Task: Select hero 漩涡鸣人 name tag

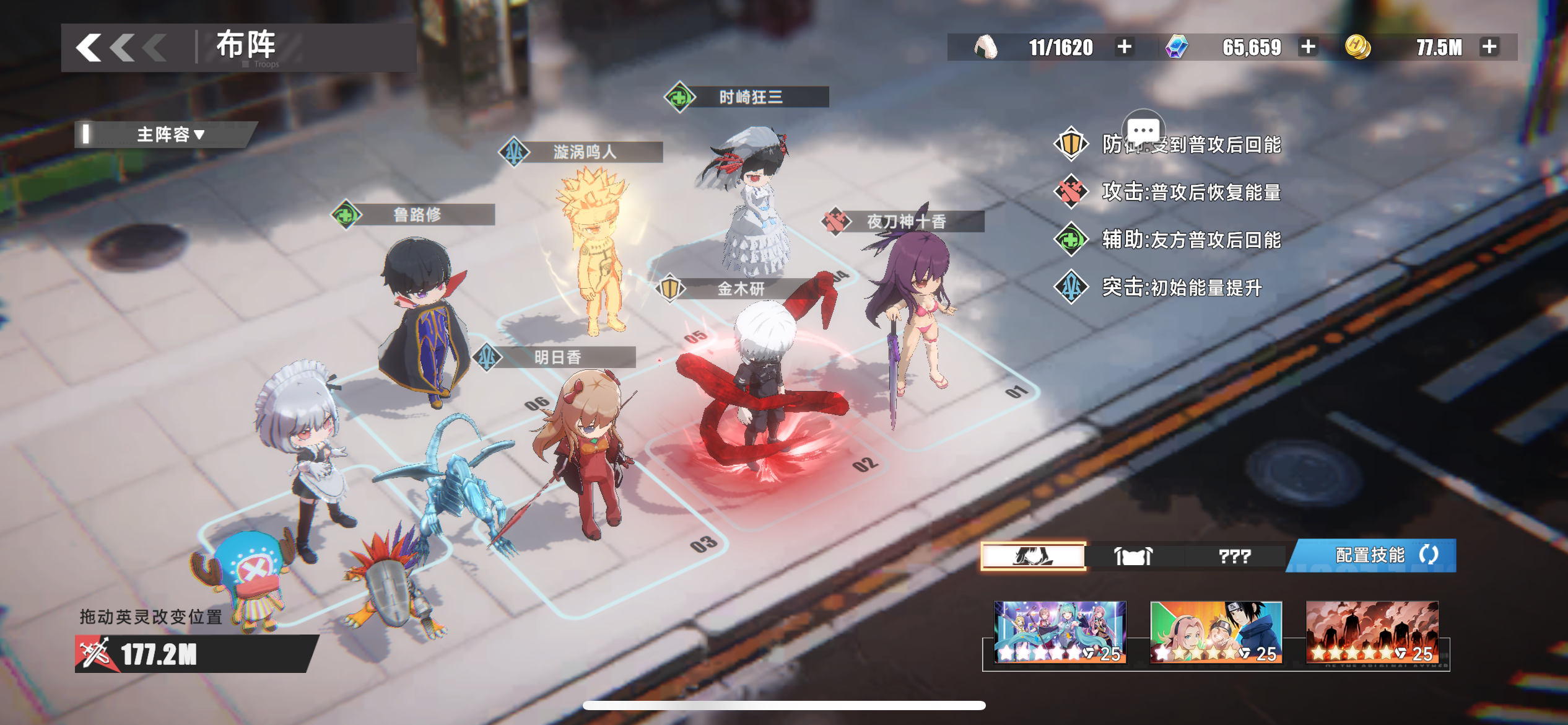Action: (x=584, y=152)
